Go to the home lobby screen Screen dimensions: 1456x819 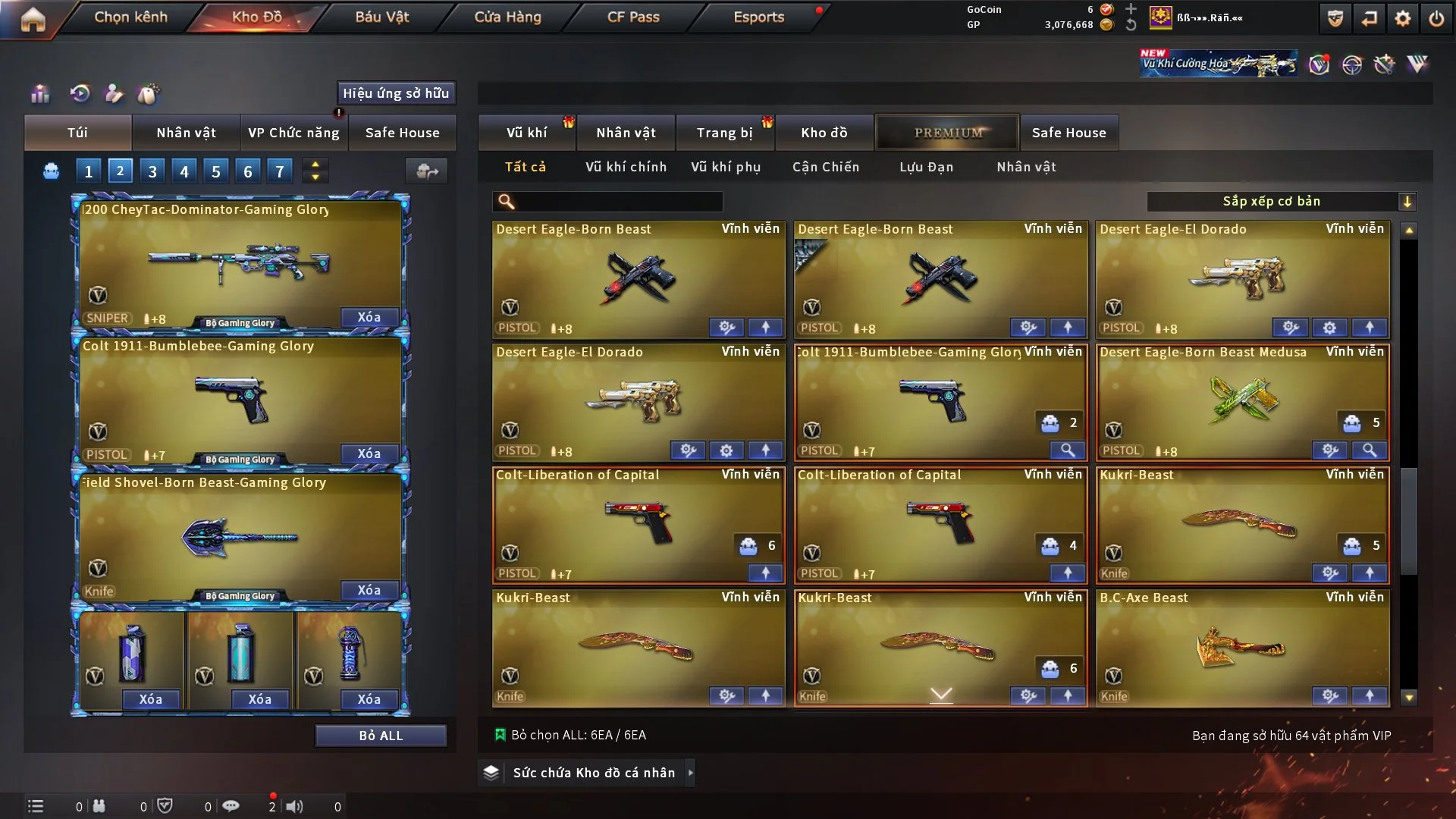pyautogui.click(x=33, y=19)
